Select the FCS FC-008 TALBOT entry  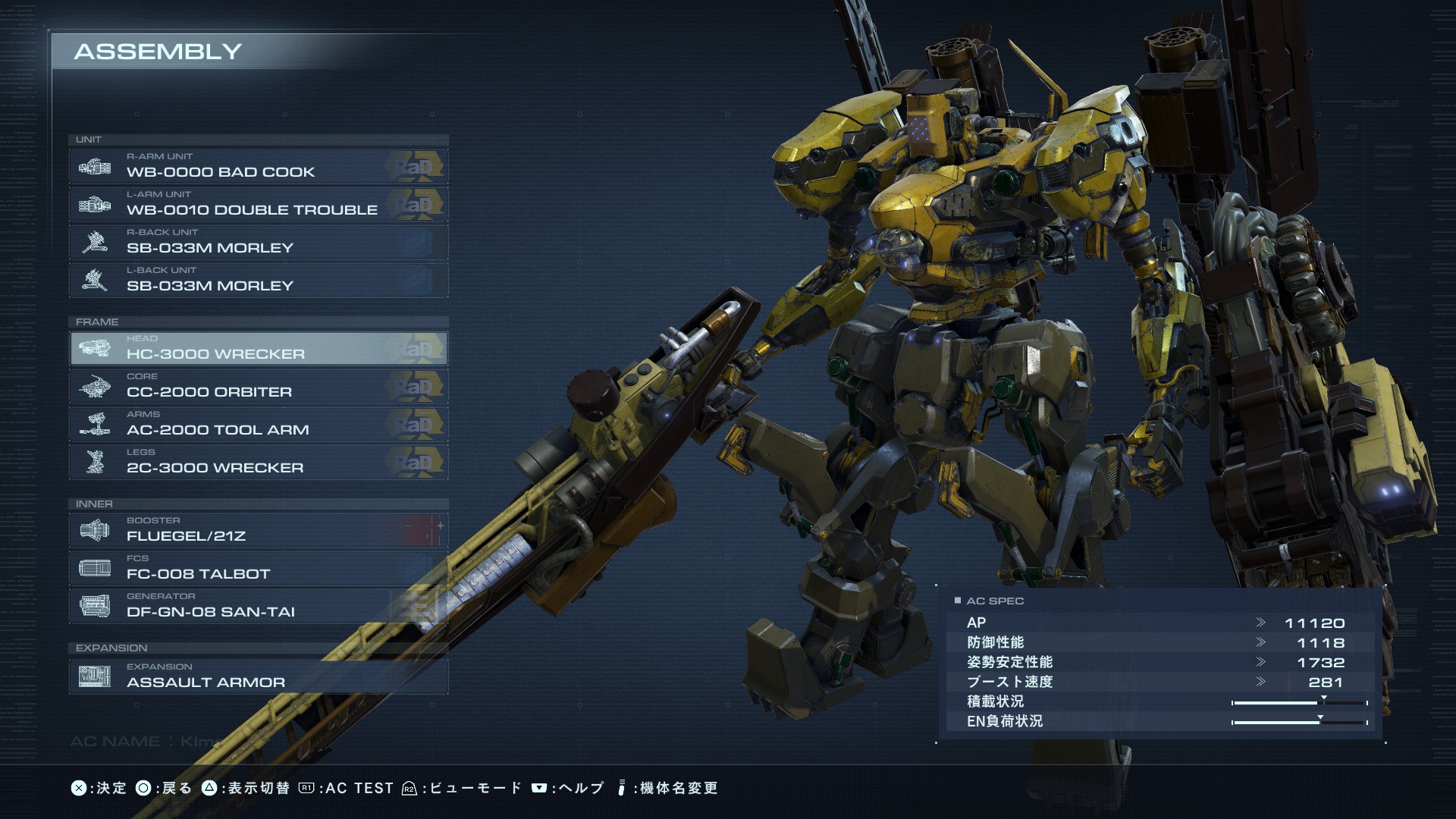[258, 568]
